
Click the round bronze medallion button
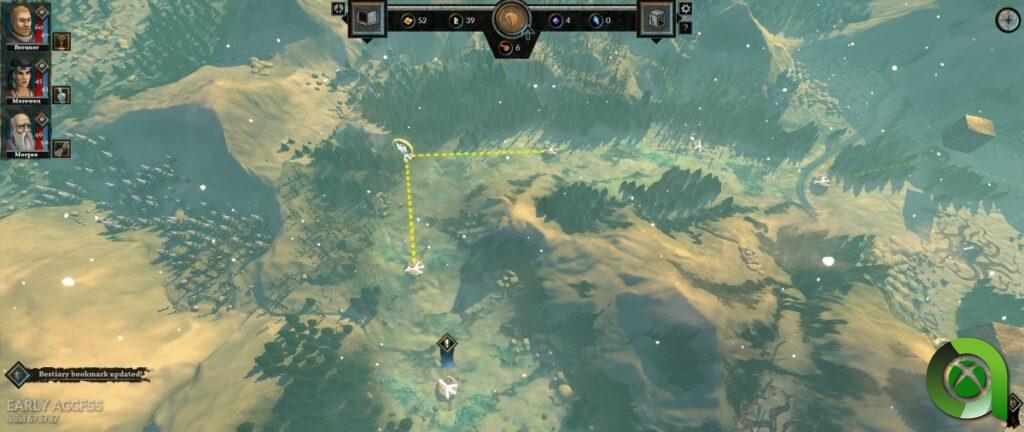click(511, 19)
